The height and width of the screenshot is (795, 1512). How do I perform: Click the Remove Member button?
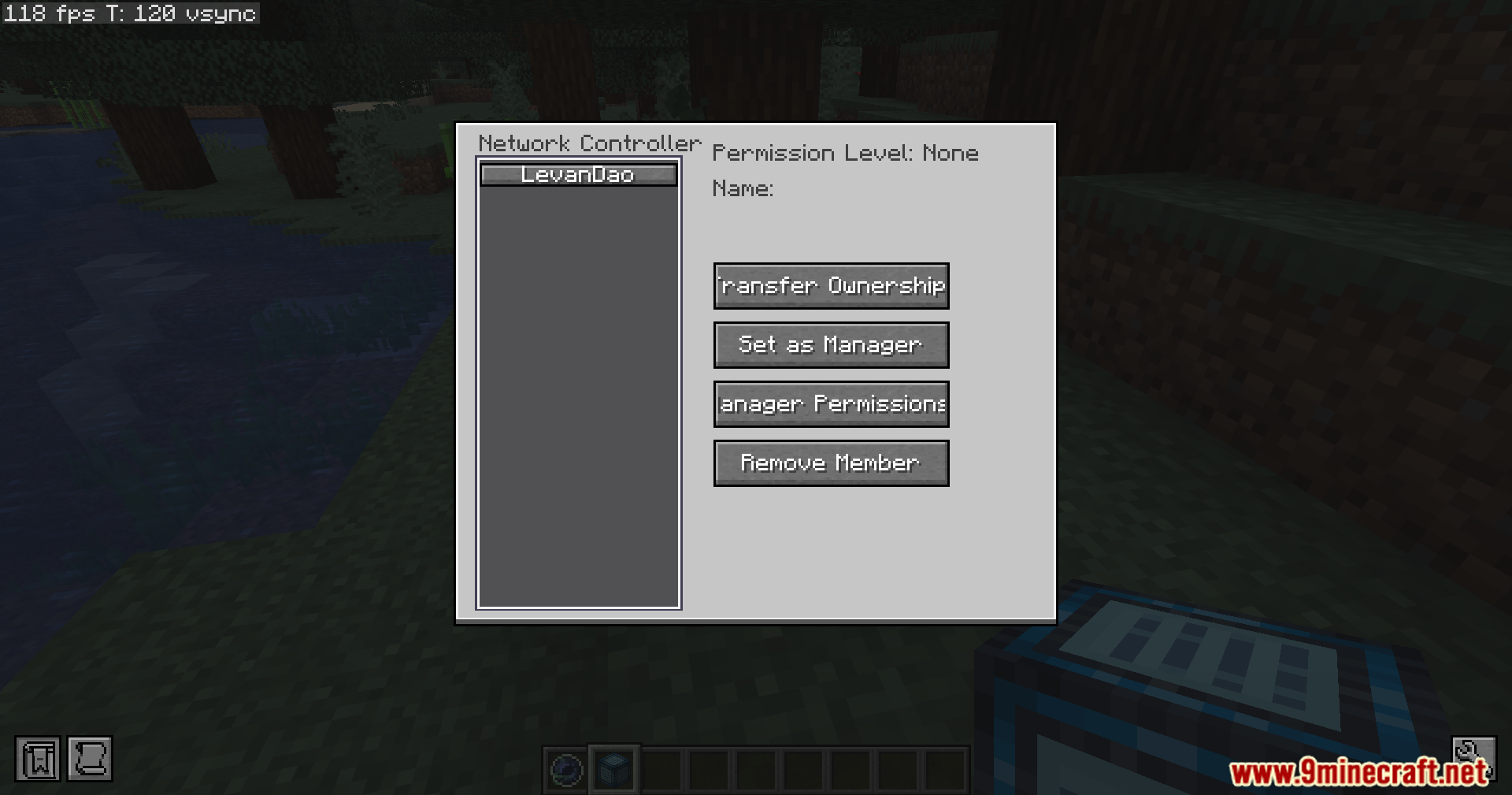tap(831, 463)
